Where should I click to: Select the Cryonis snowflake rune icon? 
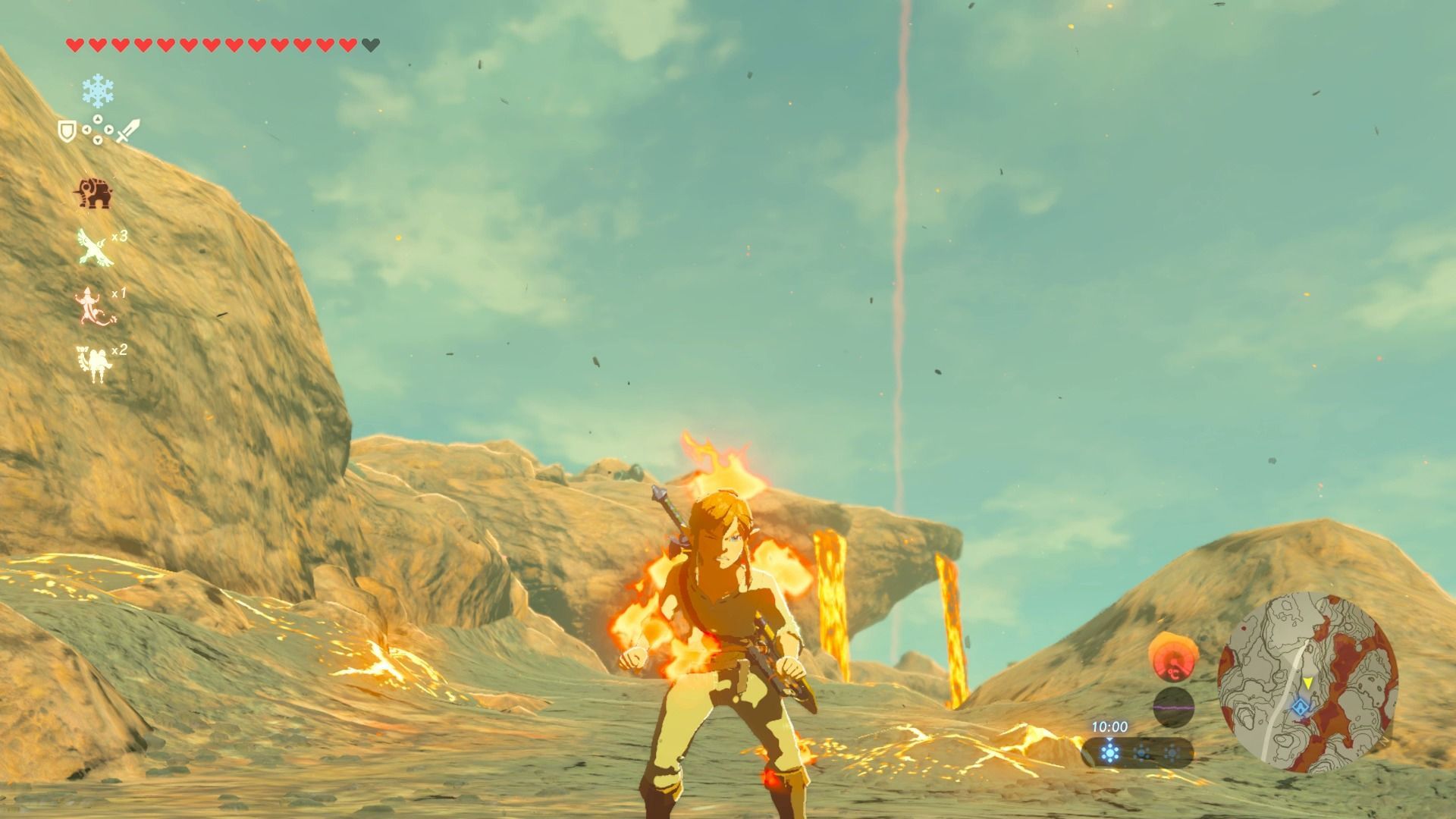(97, 91)
